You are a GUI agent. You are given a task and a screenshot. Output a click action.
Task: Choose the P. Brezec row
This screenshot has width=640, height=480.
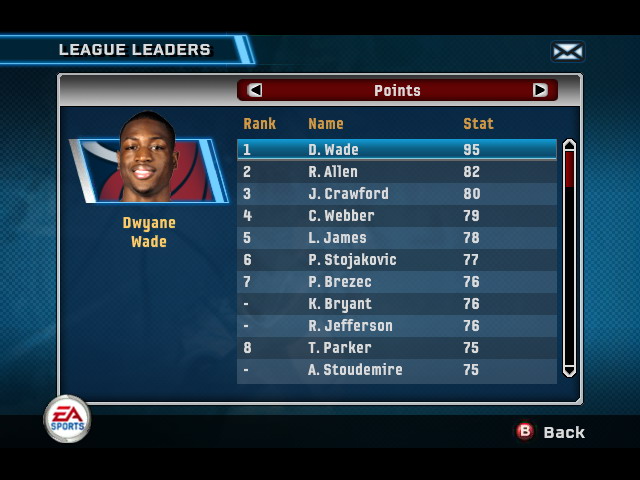click(396, 282)
